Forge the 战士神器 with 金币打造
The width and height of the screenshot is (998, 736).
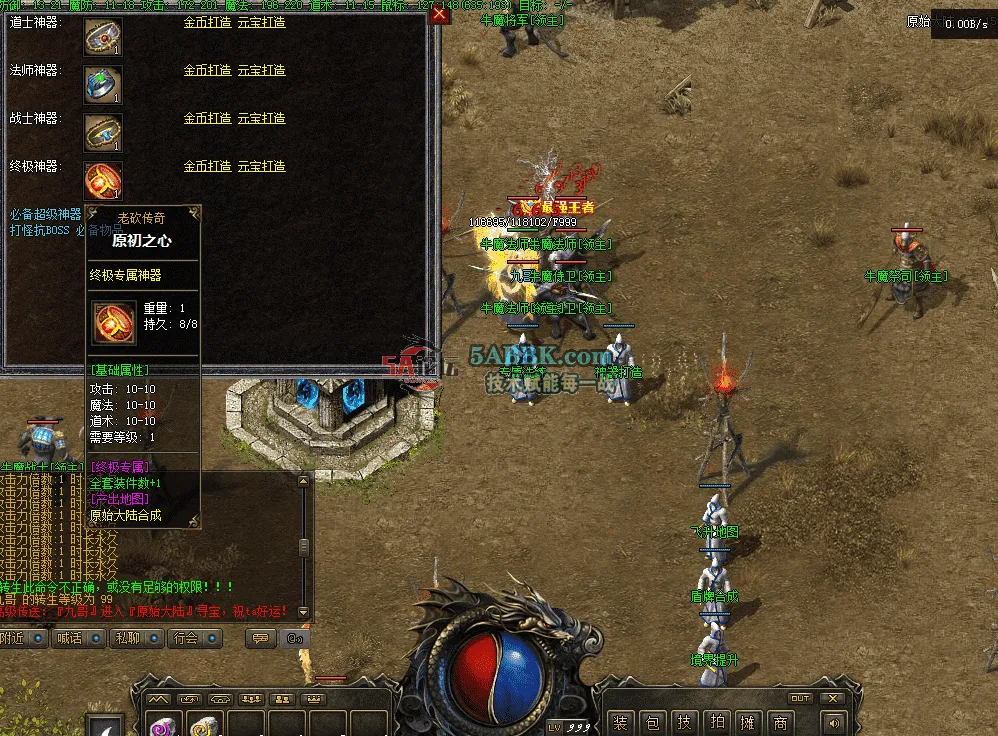click(207, 118)
